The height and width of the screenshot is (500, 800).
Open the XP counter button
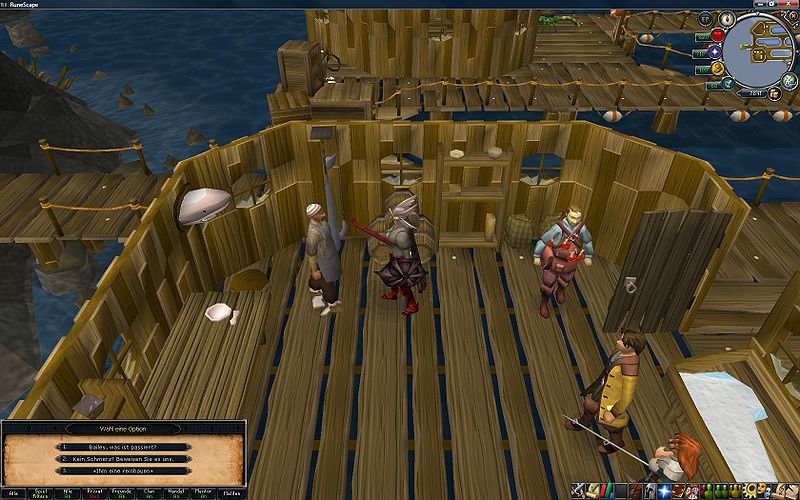pos(703,17)
